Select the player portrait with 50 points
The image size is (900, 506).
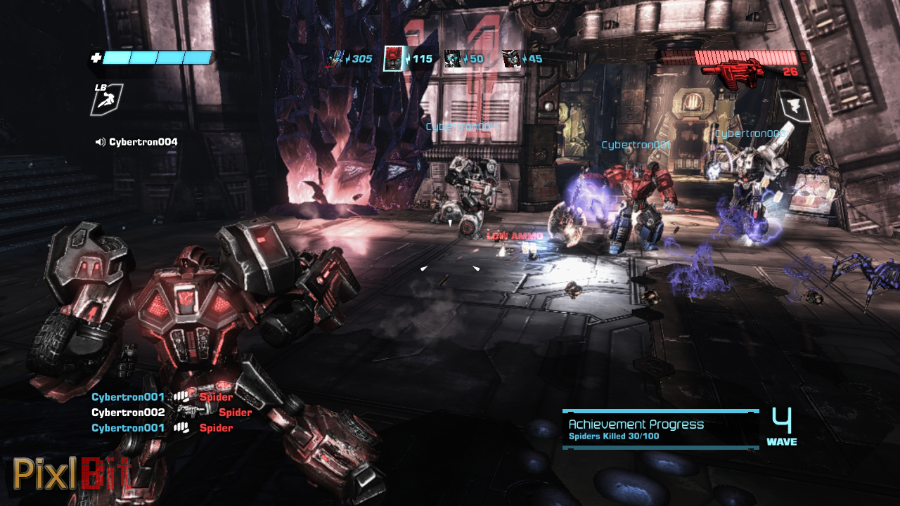[453, 59]
